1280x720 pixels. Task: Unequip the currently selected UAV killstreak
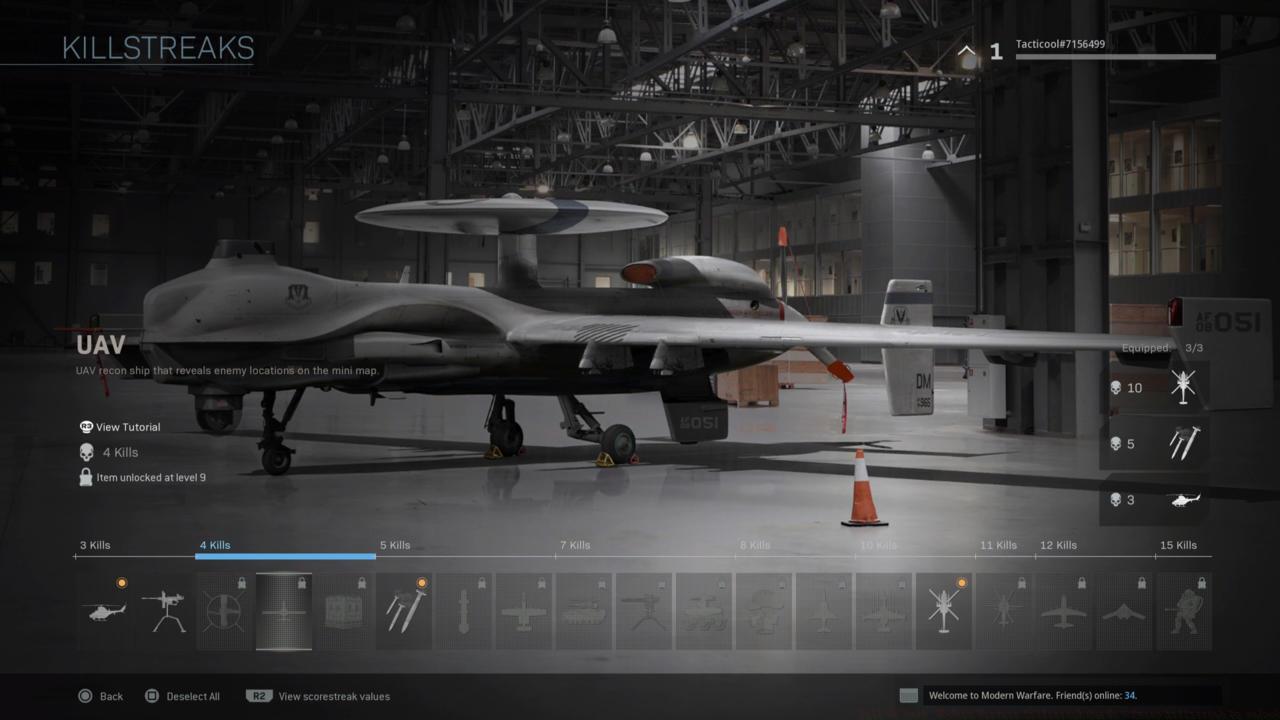point(284,610)
